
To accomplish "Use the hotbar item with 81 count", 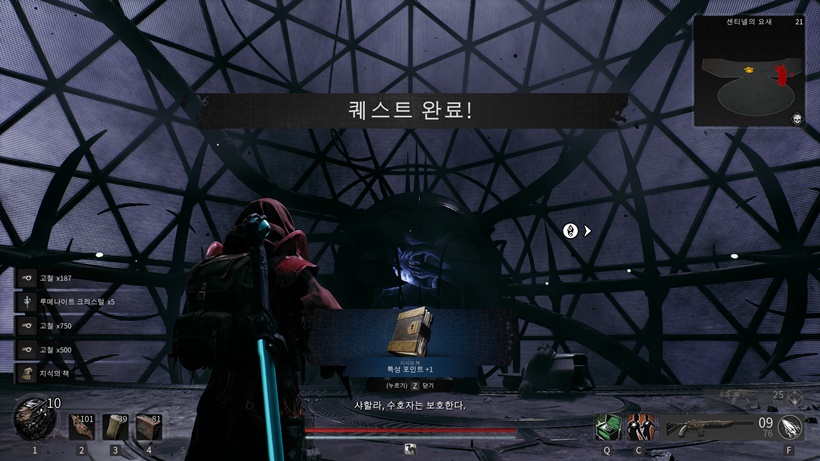I will pyautogui.click(x=149, y=427).
